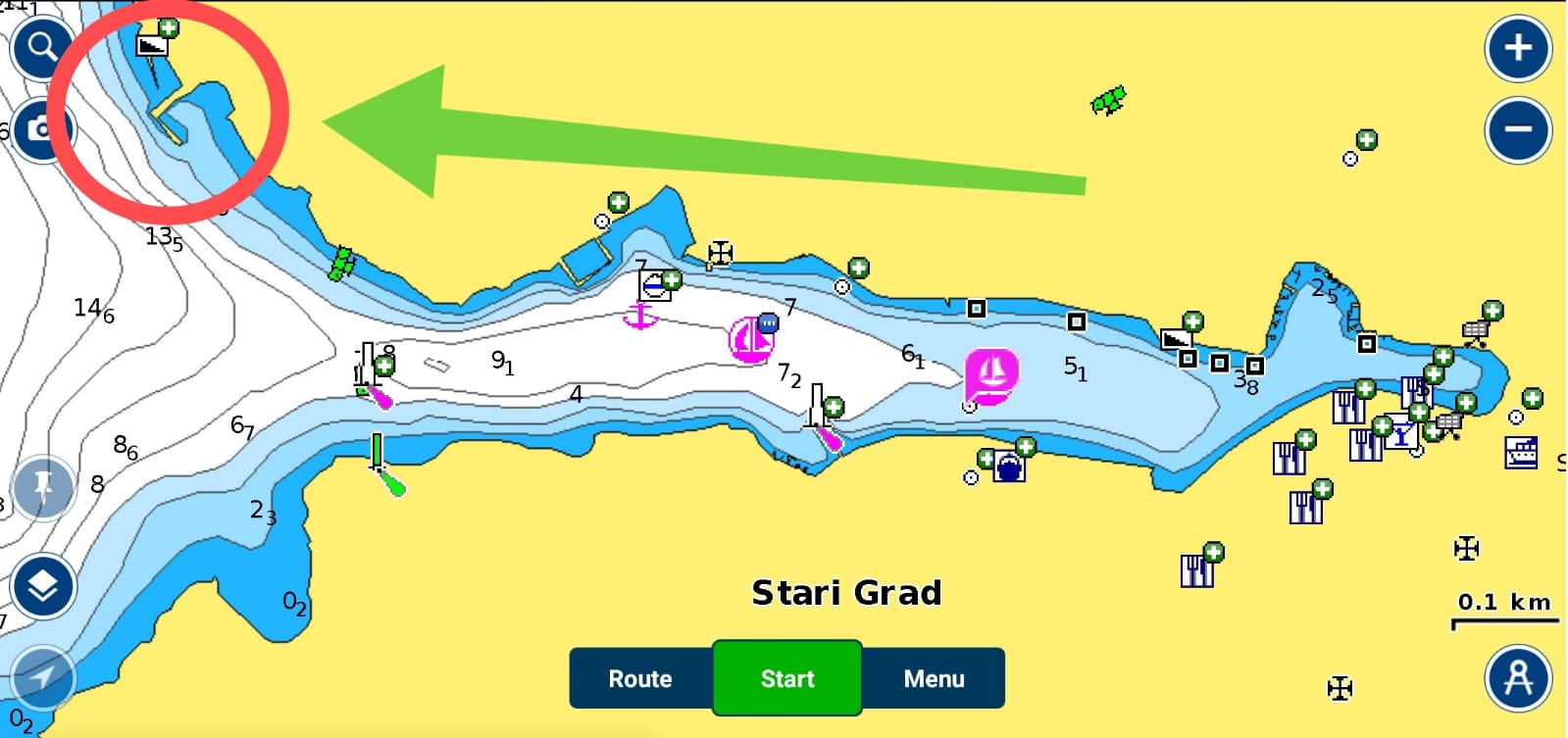The width and height of the screenshot is (1568, 738).
Task: Select the cocktail glass bar marker
Action: 1401,436
